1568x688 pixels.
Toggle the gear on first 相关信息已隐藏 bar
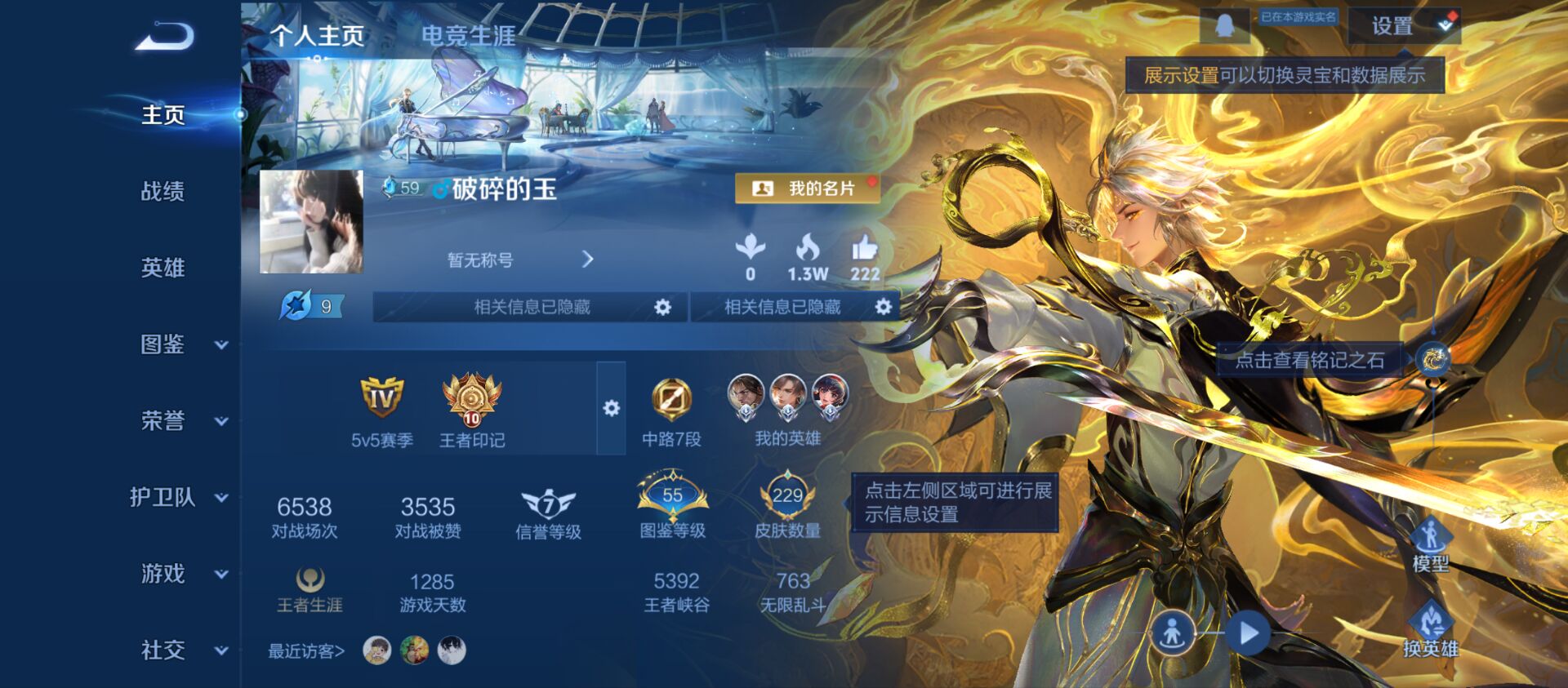(x=662, y=308)
